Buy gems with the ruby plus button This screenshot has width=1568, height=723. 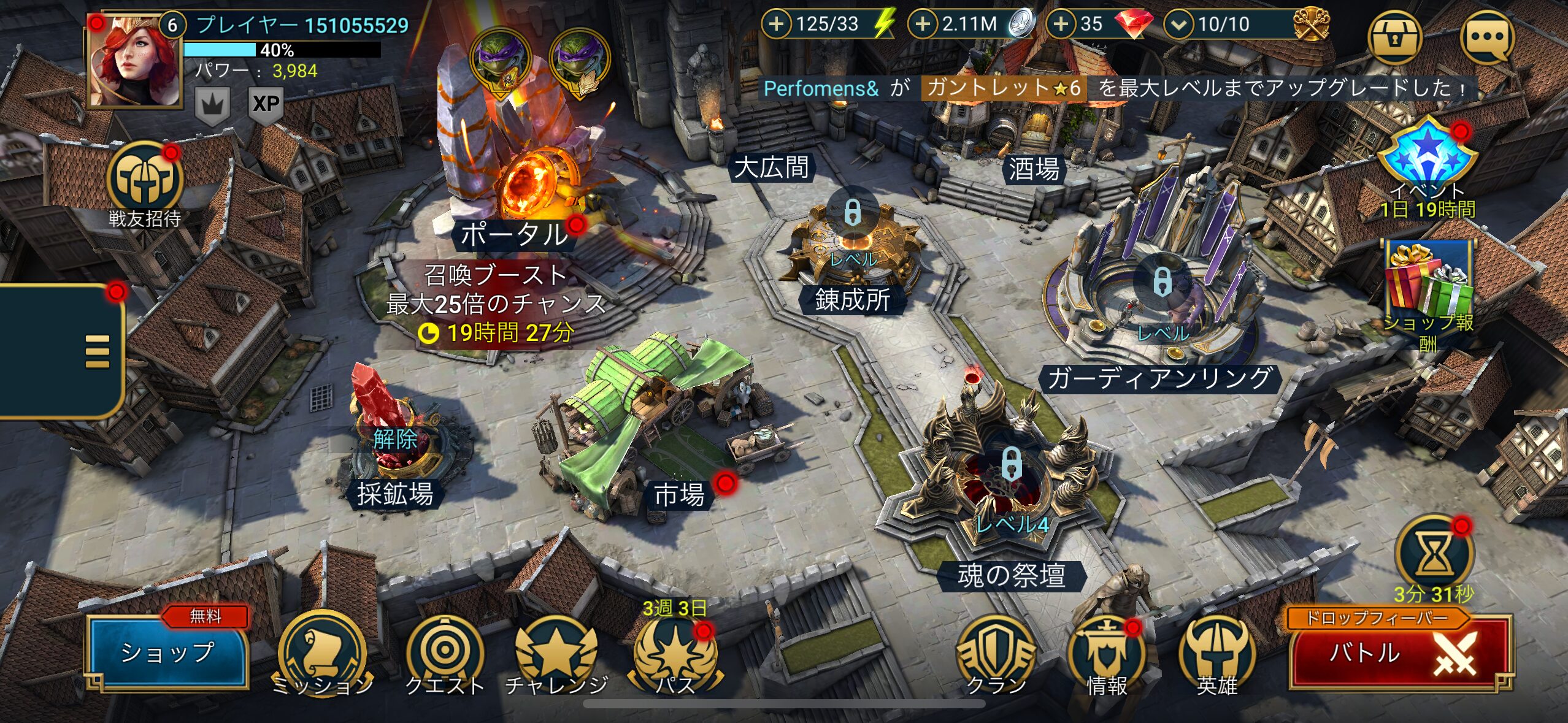[1061, 25]
